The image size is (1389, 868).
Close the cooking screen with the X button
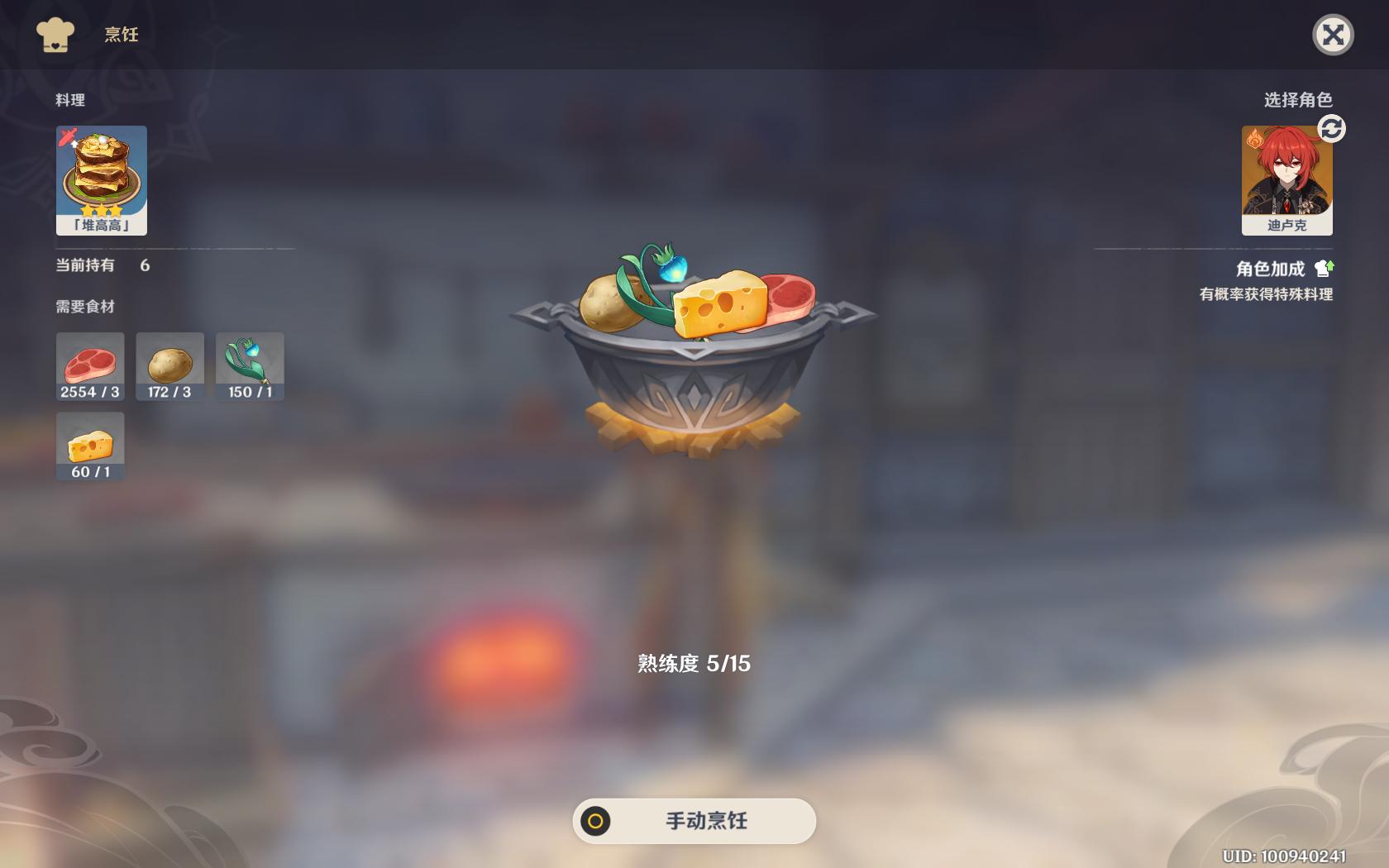1334,35
